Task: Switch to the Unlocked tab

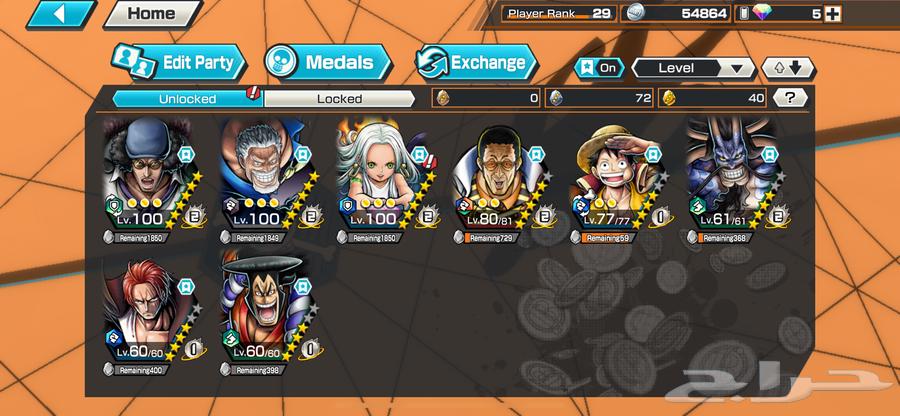Action: tap(187, 98)
